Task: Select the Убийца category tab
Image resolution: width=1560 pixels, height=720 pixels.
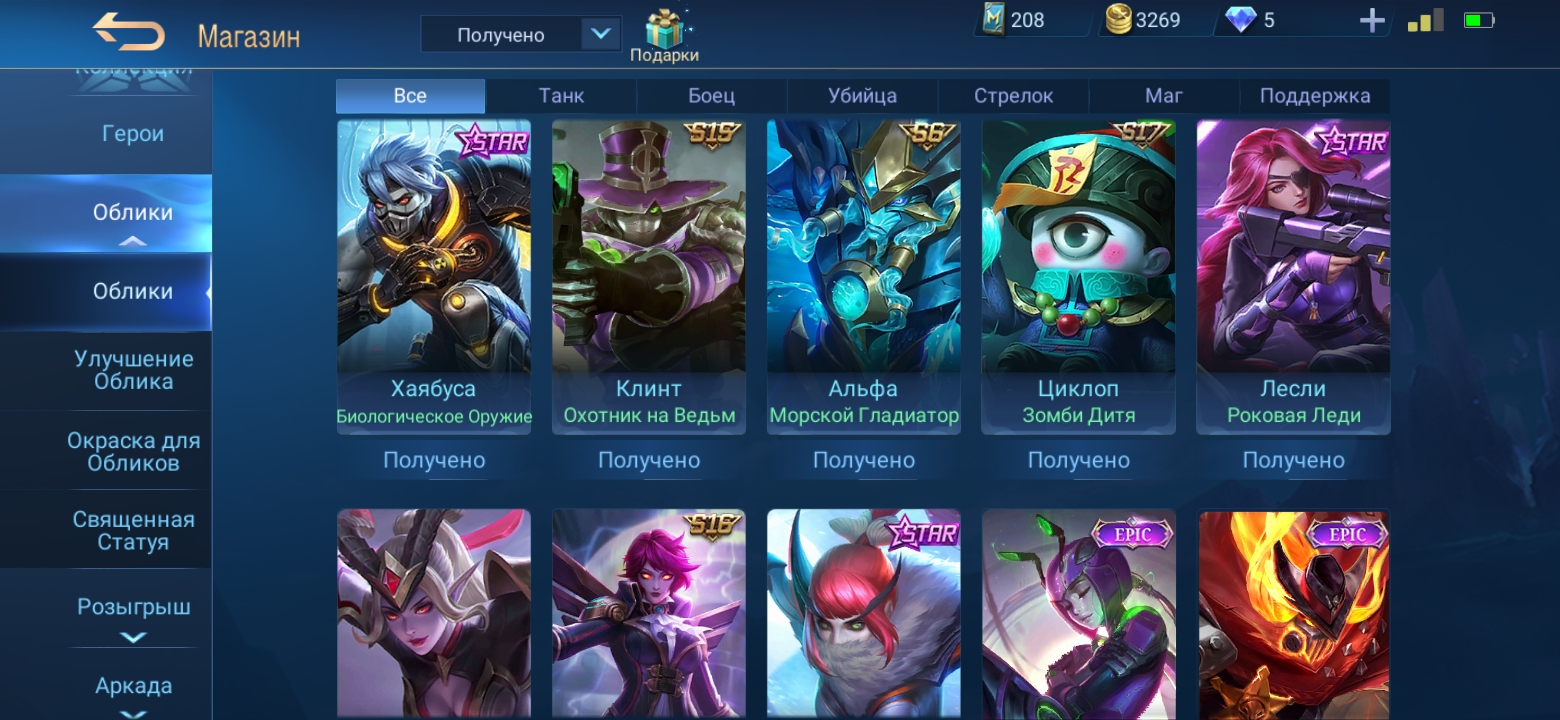Action: tap(862, 96)
